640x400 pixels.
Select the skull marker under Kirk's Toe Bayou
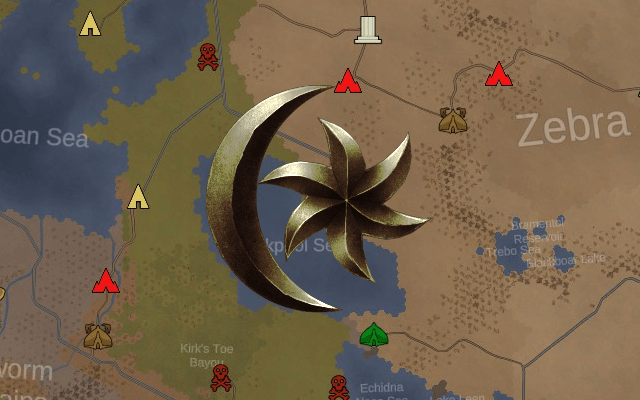[x=220, y=378]
